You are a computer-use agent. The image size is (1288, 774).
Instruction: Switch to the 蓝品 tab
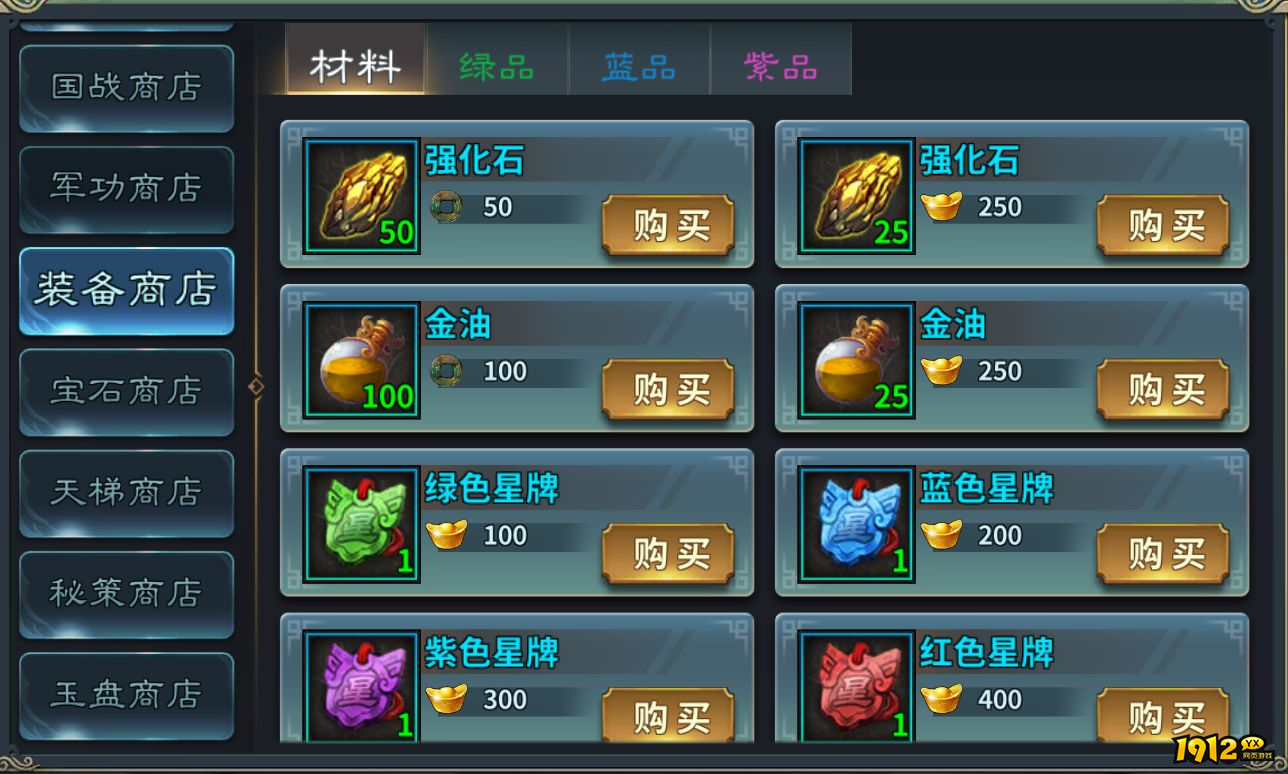click(639, 62)
